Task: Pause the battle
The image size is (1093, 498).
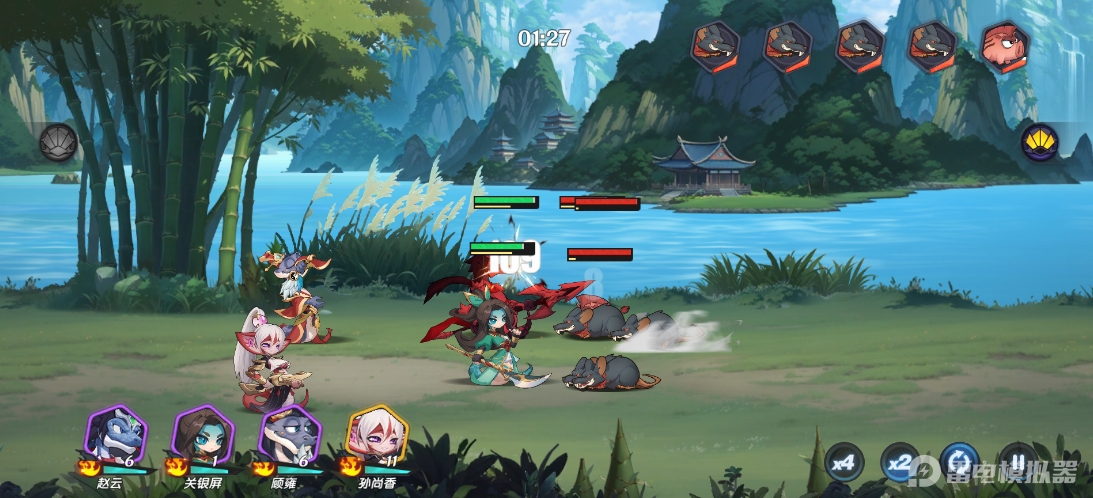Action: point(1017,462)
